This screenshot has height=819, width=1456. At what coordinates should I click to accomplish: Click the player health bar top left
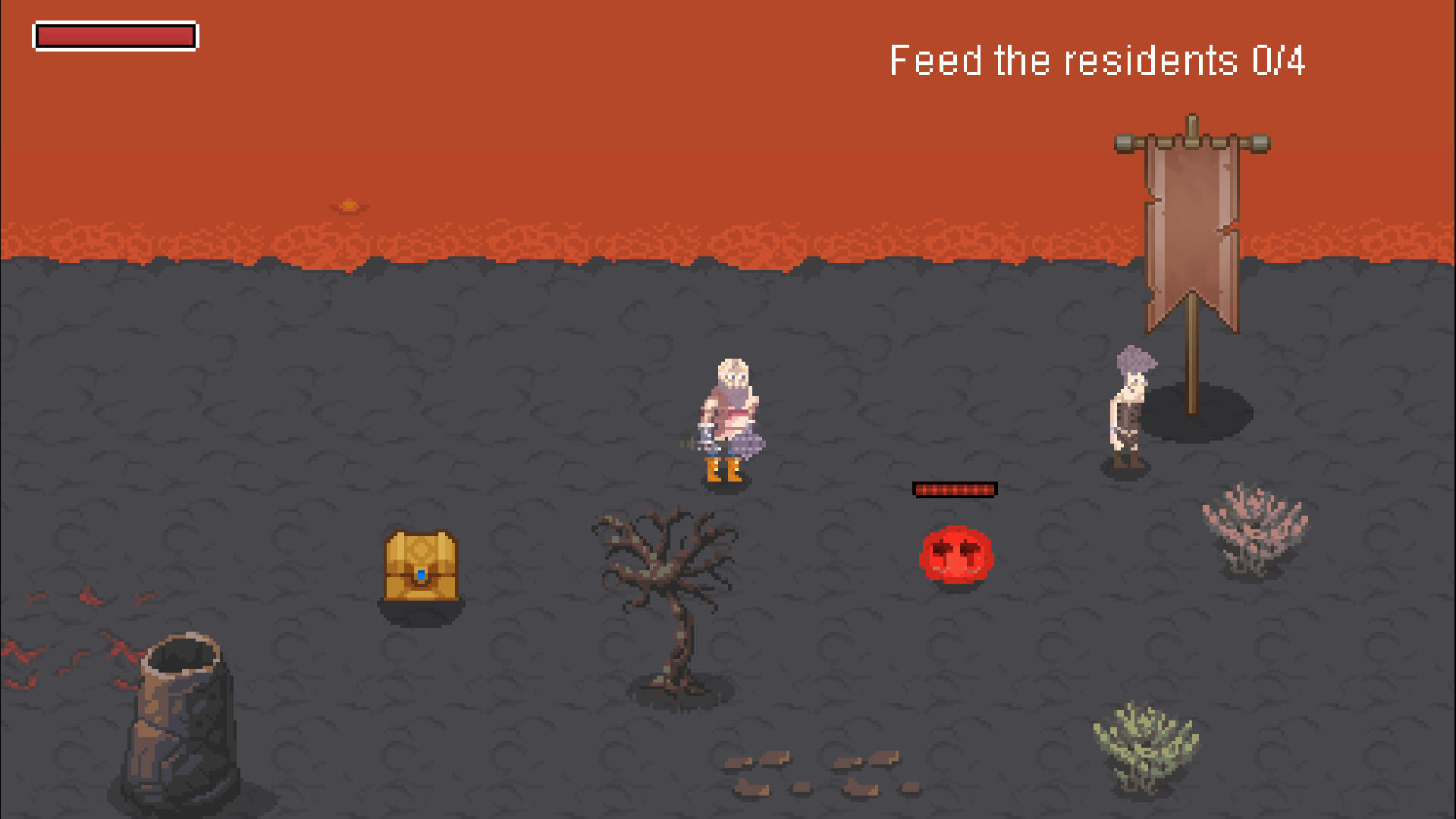(x=114, y=35)
